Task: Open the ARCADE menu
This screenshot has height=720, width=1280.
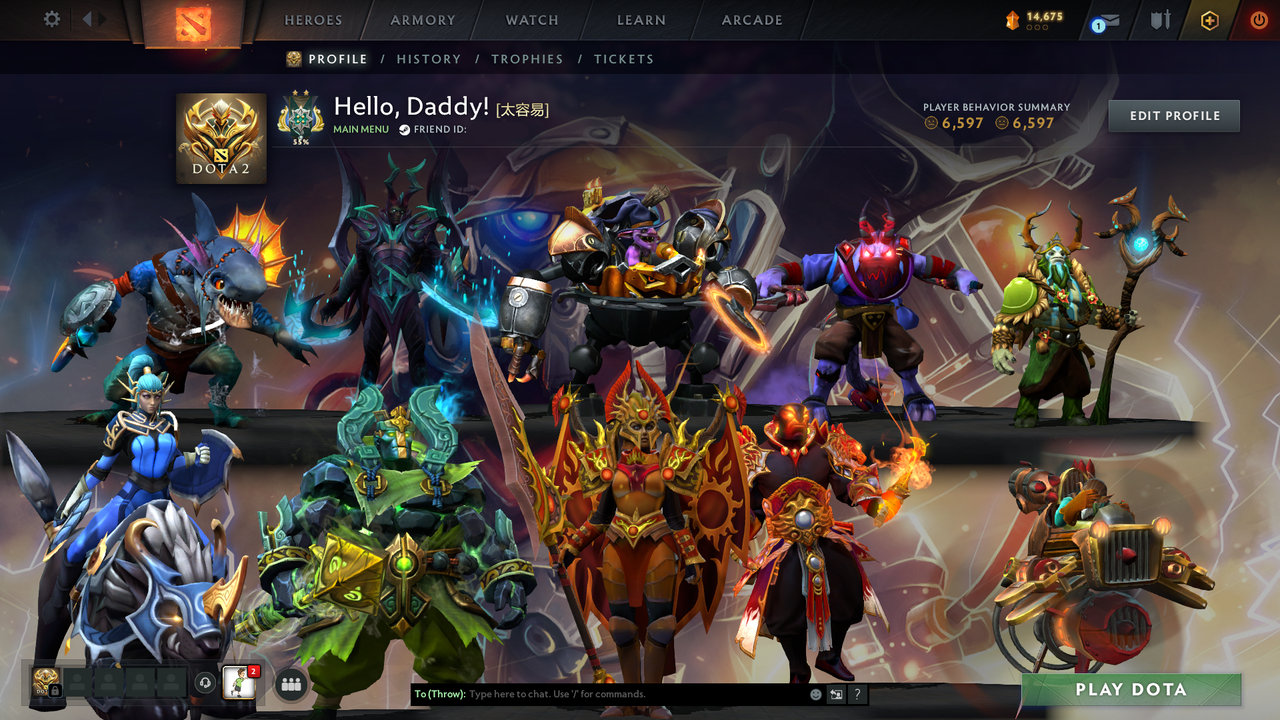Action: point(751,19)
